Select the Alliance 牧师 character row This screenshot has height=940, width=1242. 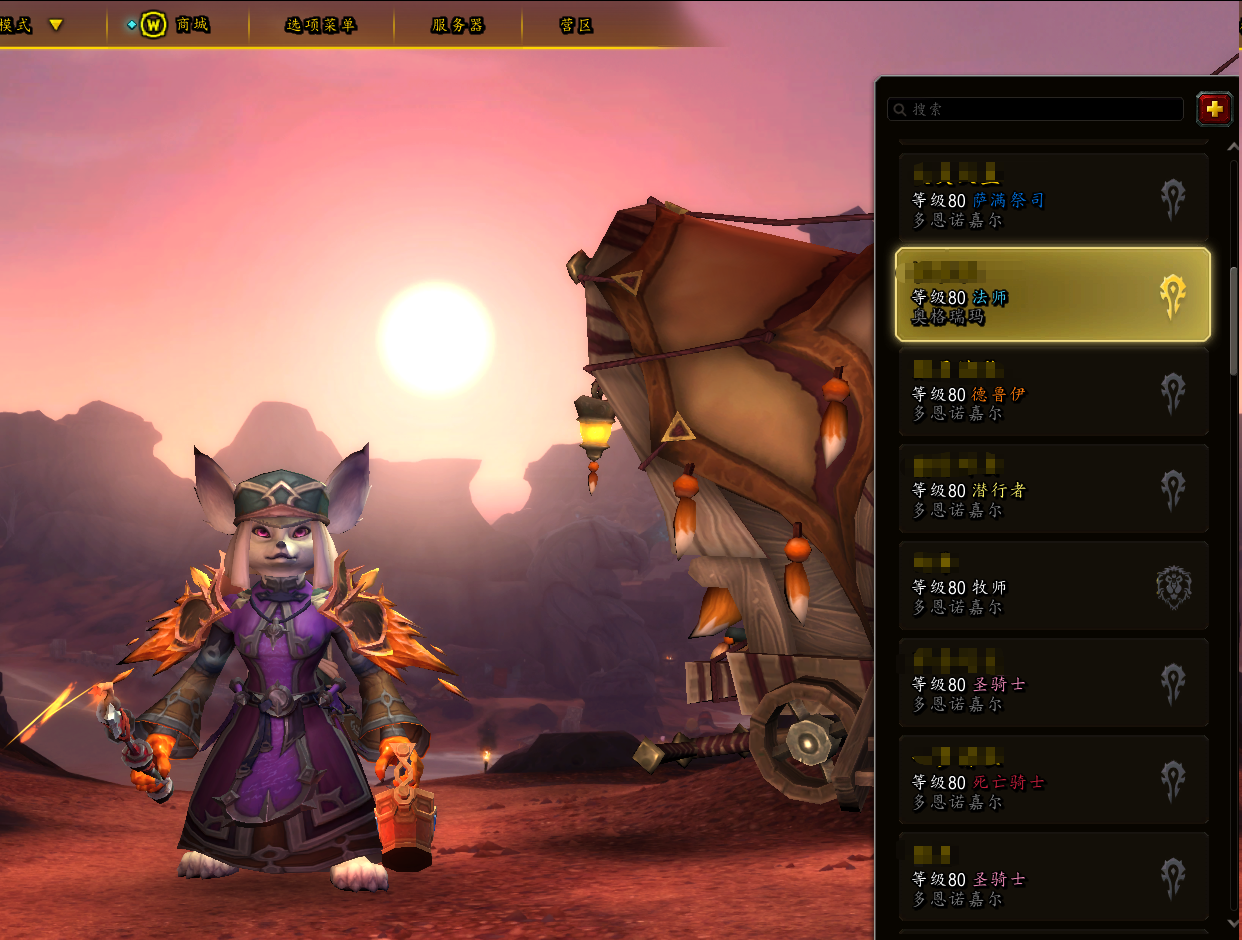pos(1053,586)
